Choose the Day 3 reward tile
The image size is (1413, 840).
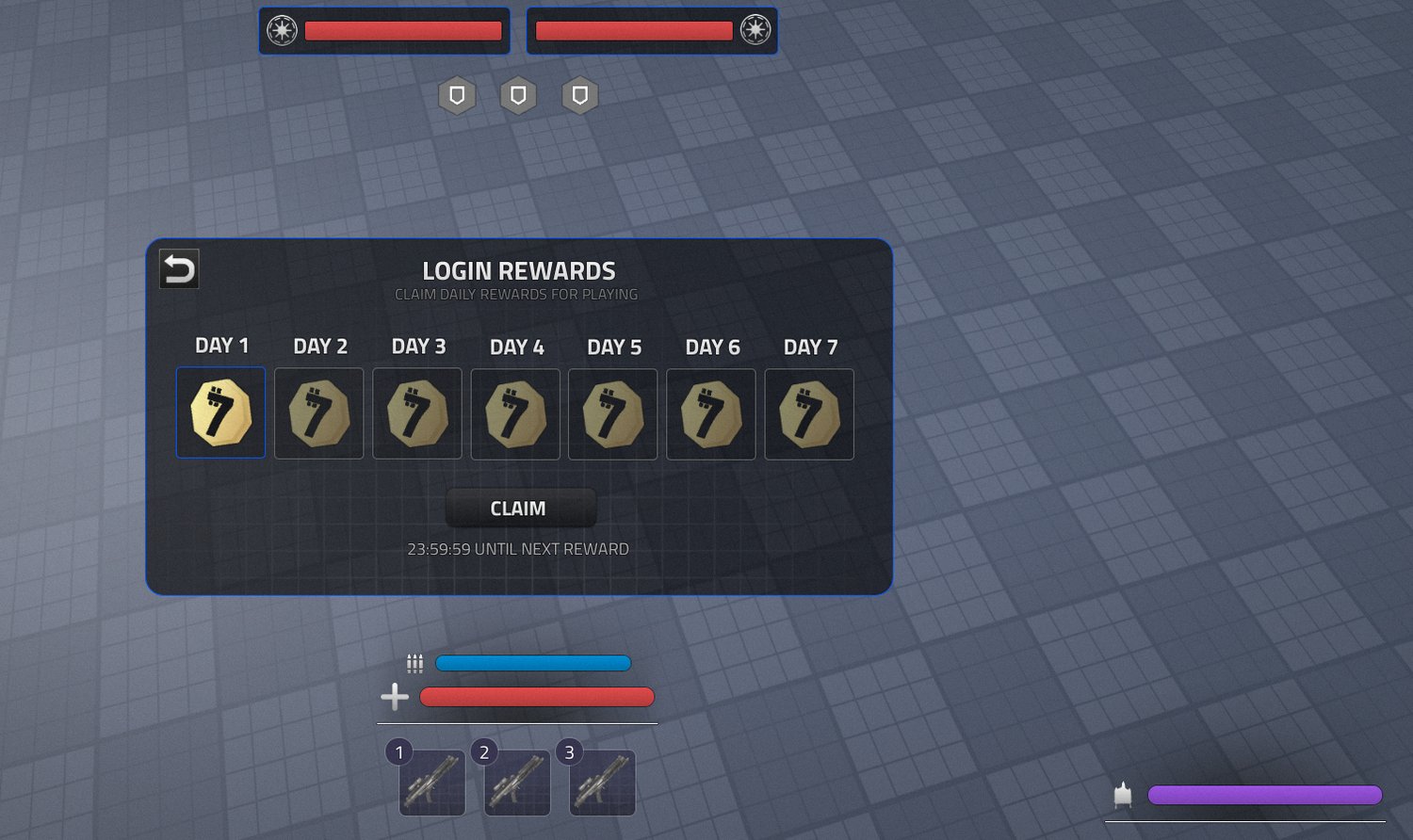click(x=417, y=413)
